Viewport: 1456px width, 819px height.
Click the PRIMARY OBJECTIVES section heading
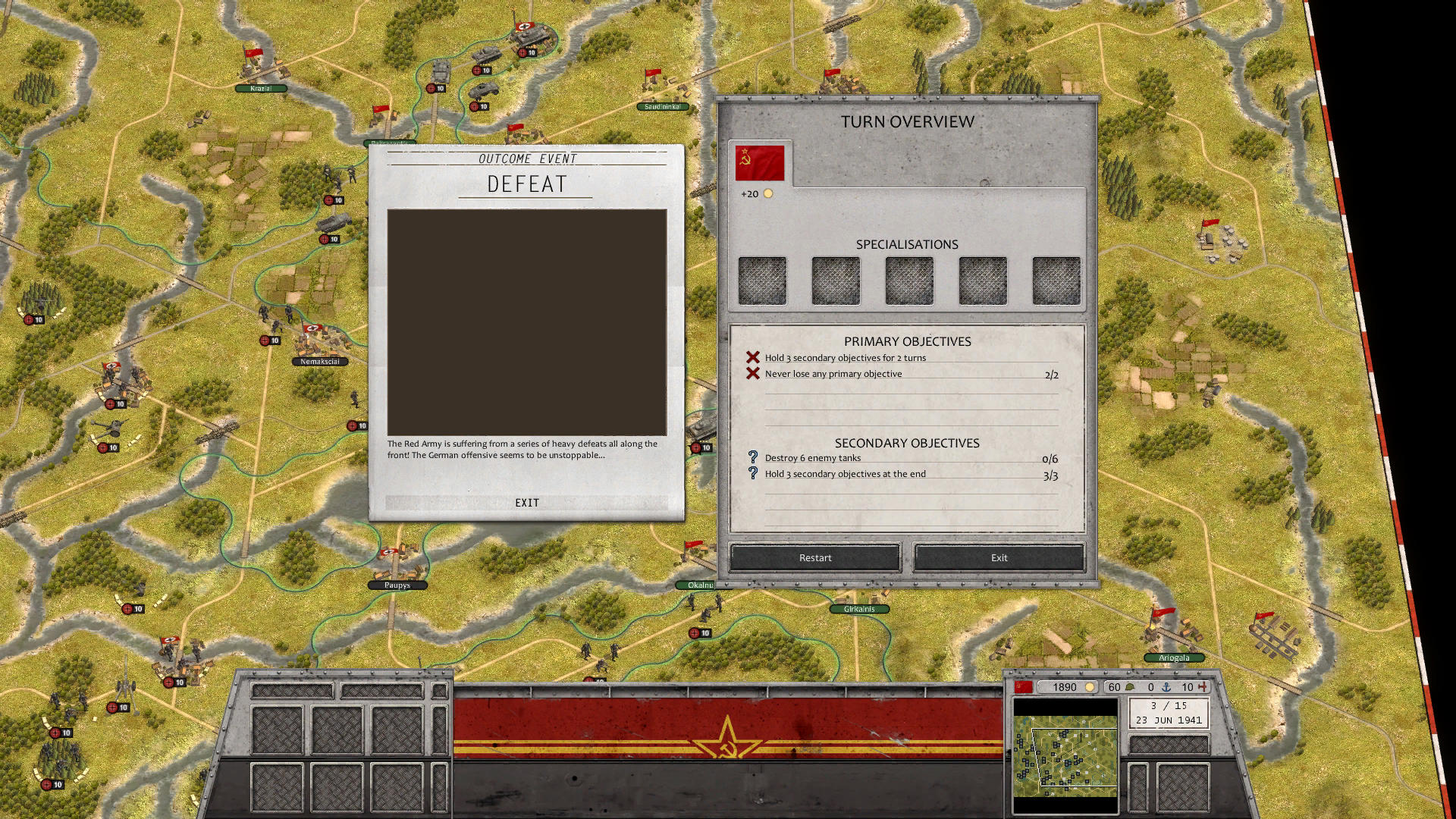point(908,341)
